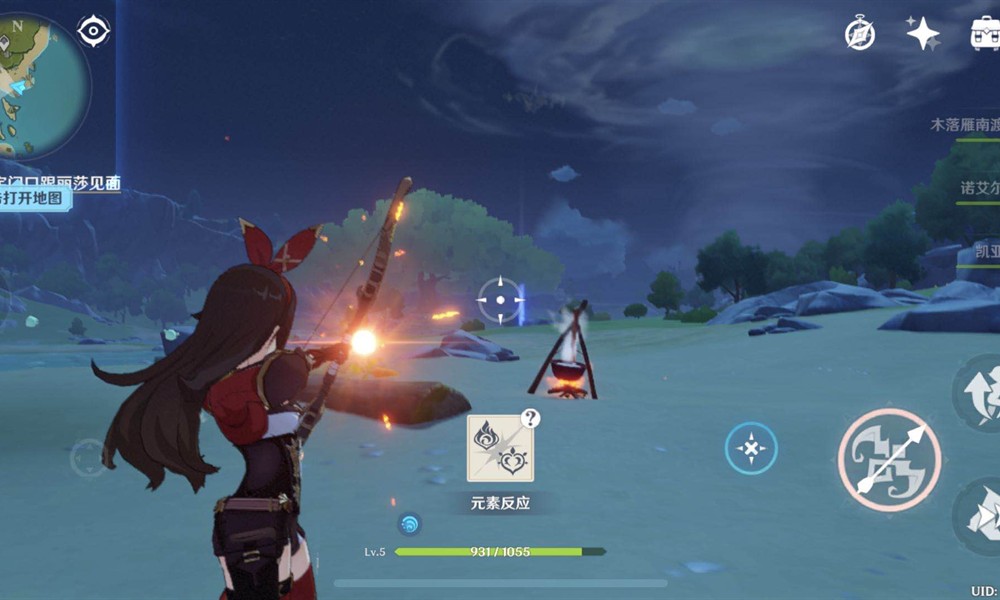Open the compass icon in the top bar
This screenshot has height=600, width=1000.
(859, 33)
